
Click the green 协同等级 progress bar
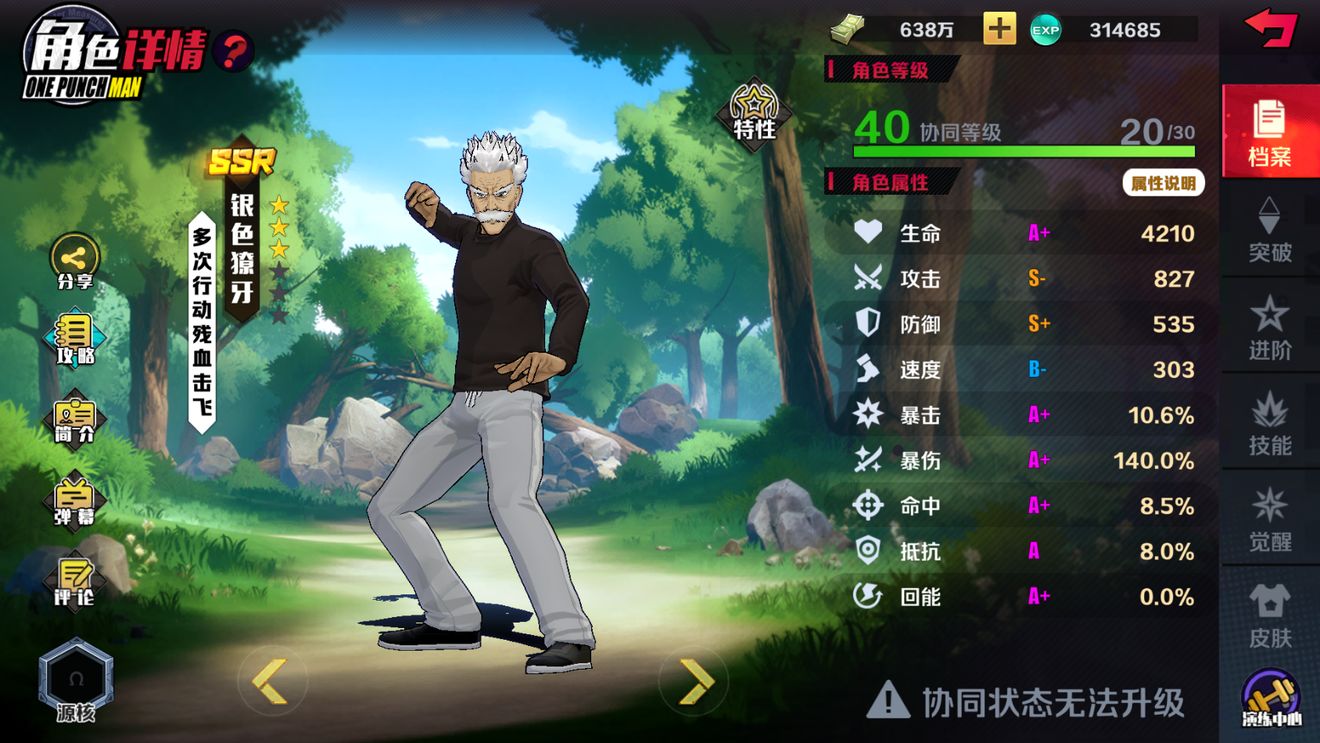coord(1022,151)
